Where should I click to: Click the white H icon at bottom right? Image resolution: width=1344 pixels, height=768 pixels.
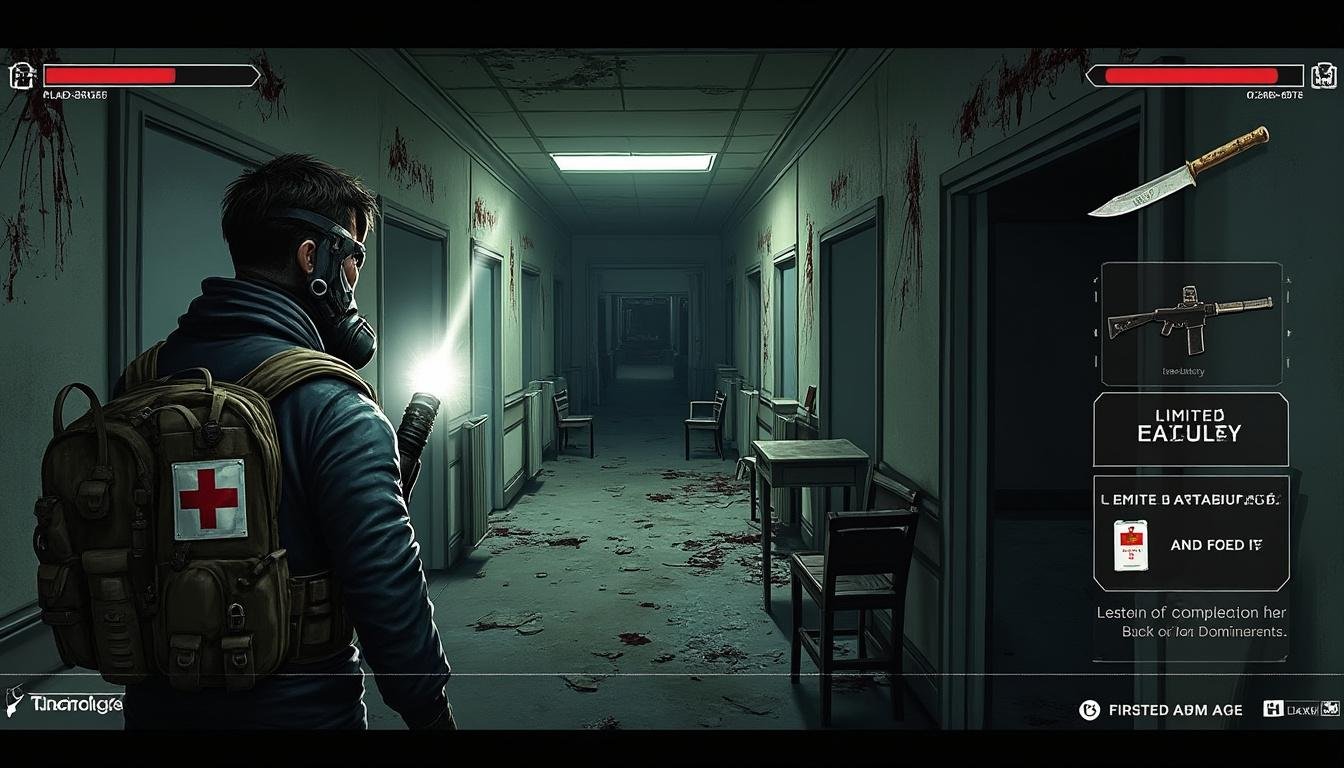pos(1273,709)
